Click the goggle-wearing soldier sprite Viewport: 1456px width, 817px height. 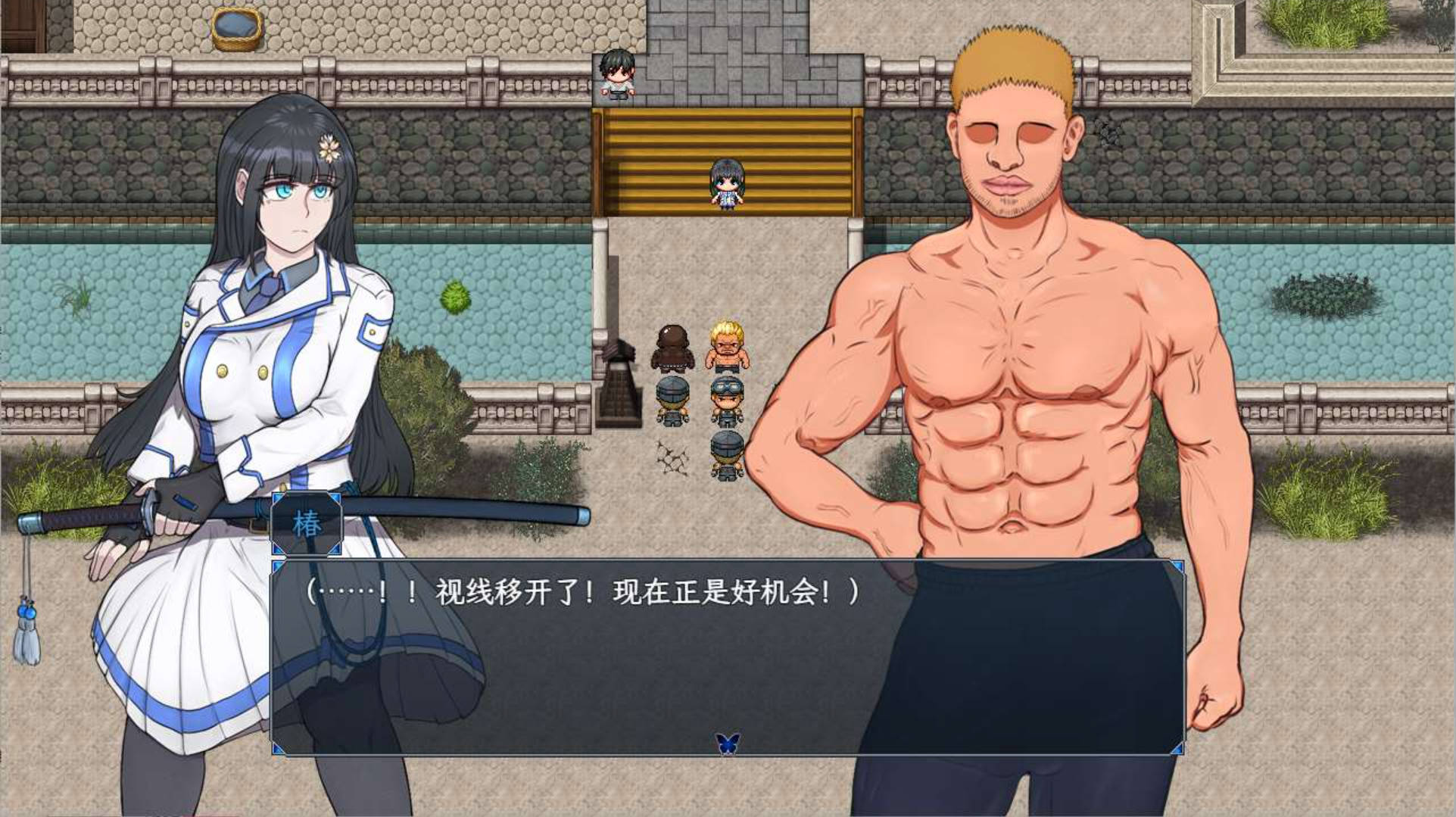728,396
